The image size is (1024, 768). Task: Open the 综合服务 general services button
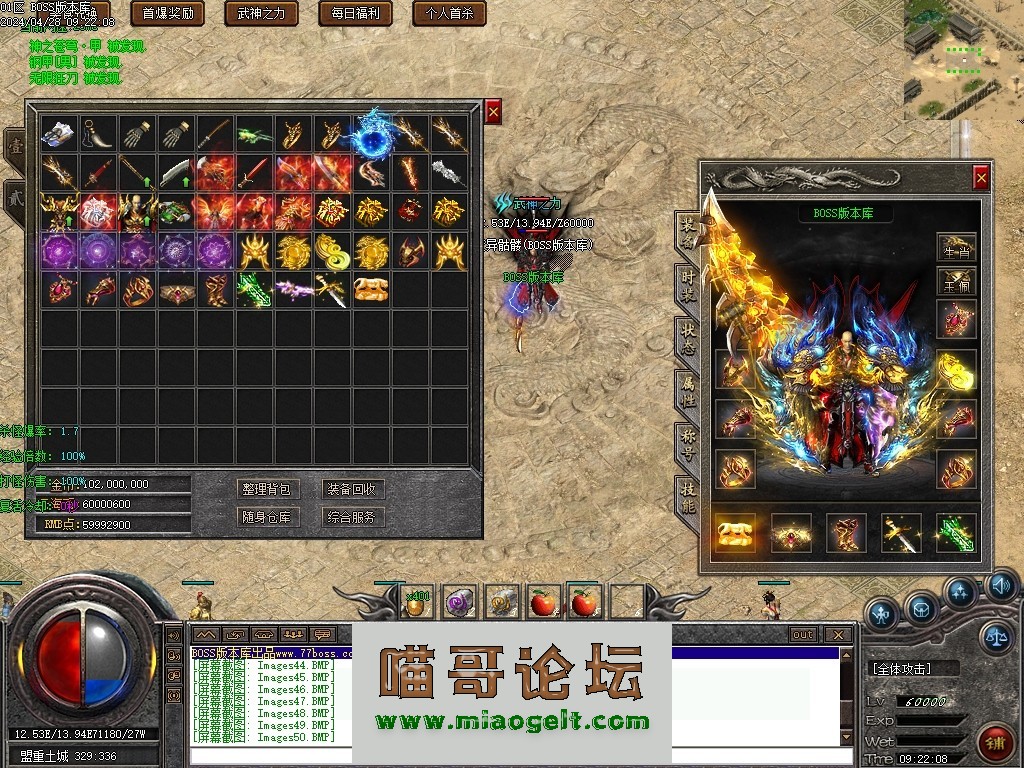pyautogui.click(x=352, y=517)
